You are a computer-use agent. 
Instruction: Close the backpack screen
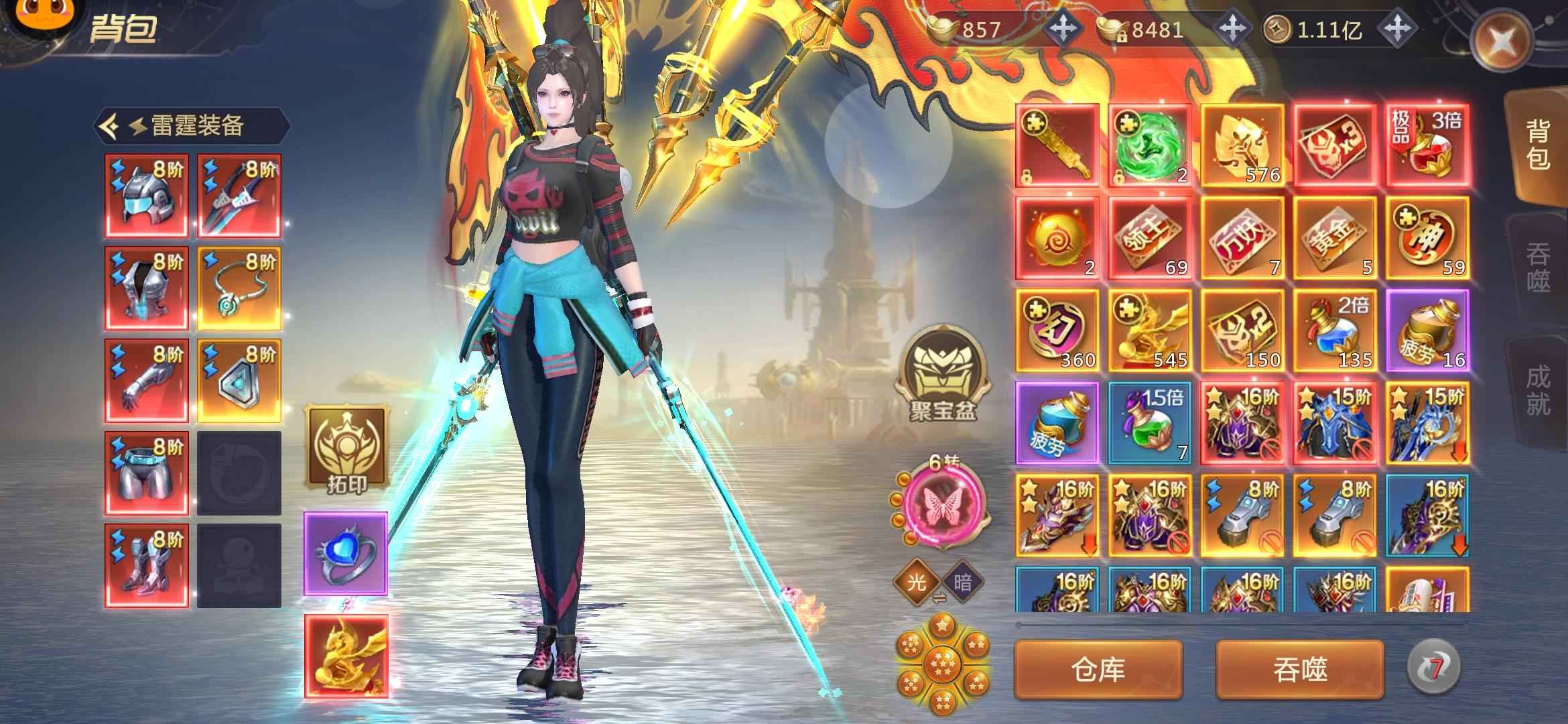[x=1502, y=42]
